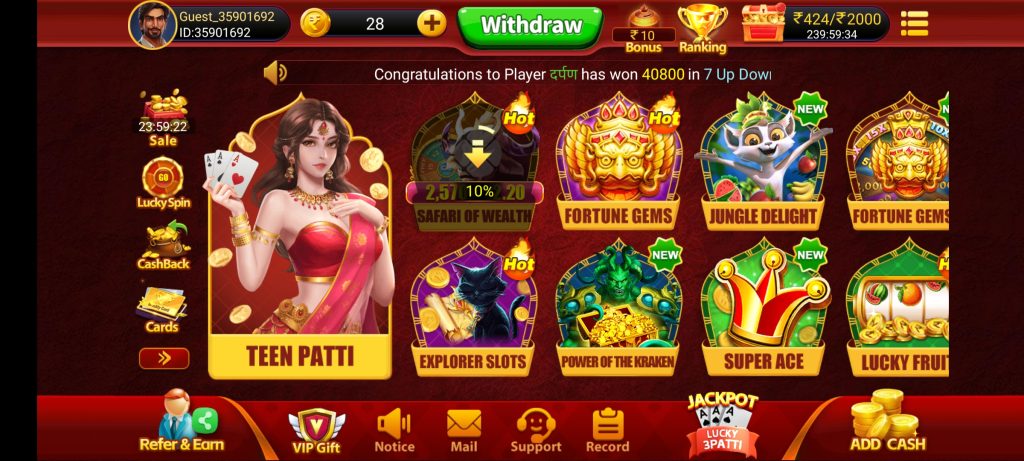Open the Sale offer
The height and width of the screenshot is (461, 1024).
(163, 118)
